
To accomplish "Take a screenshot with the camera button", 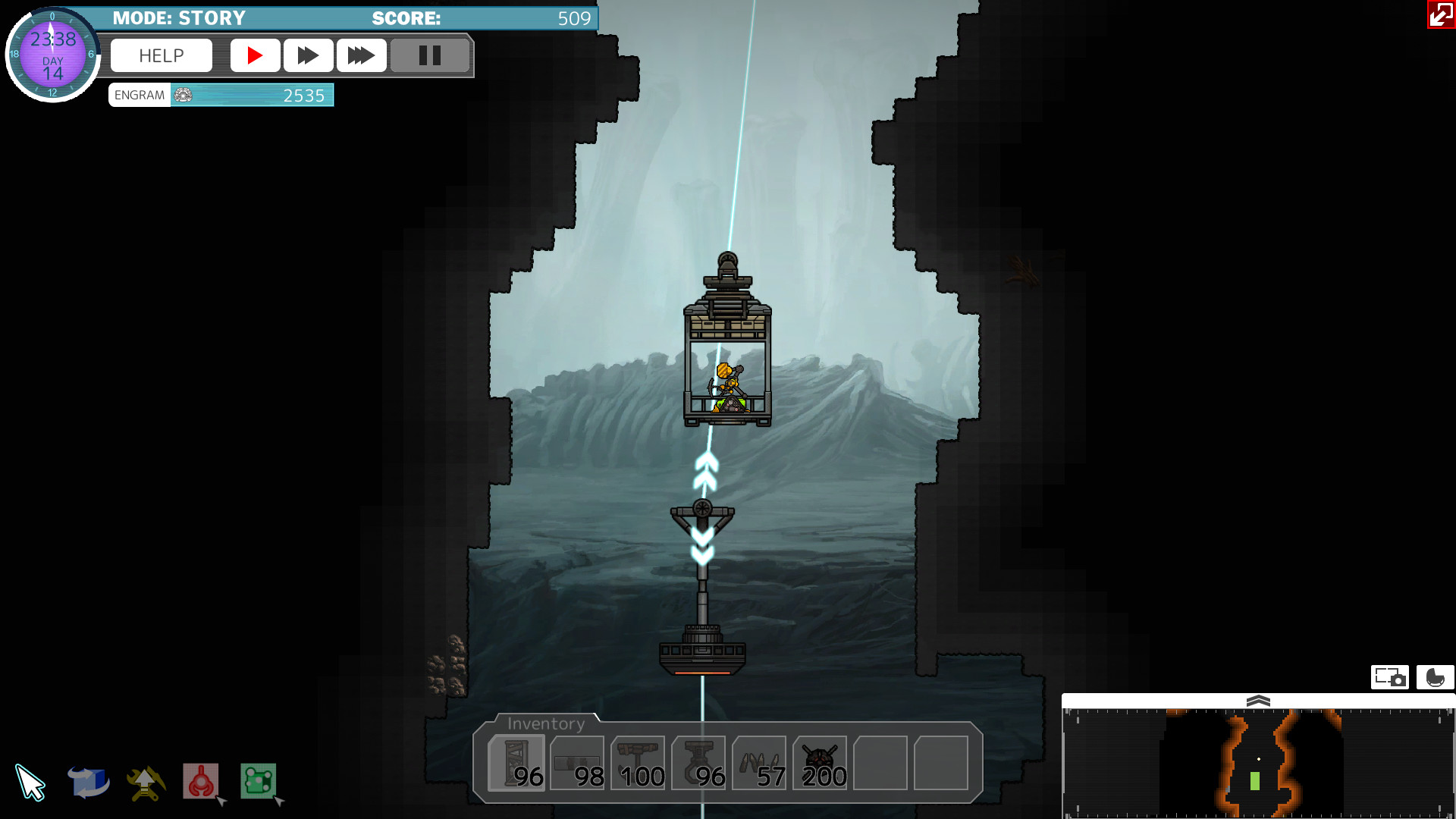I will click(1389, 677).
